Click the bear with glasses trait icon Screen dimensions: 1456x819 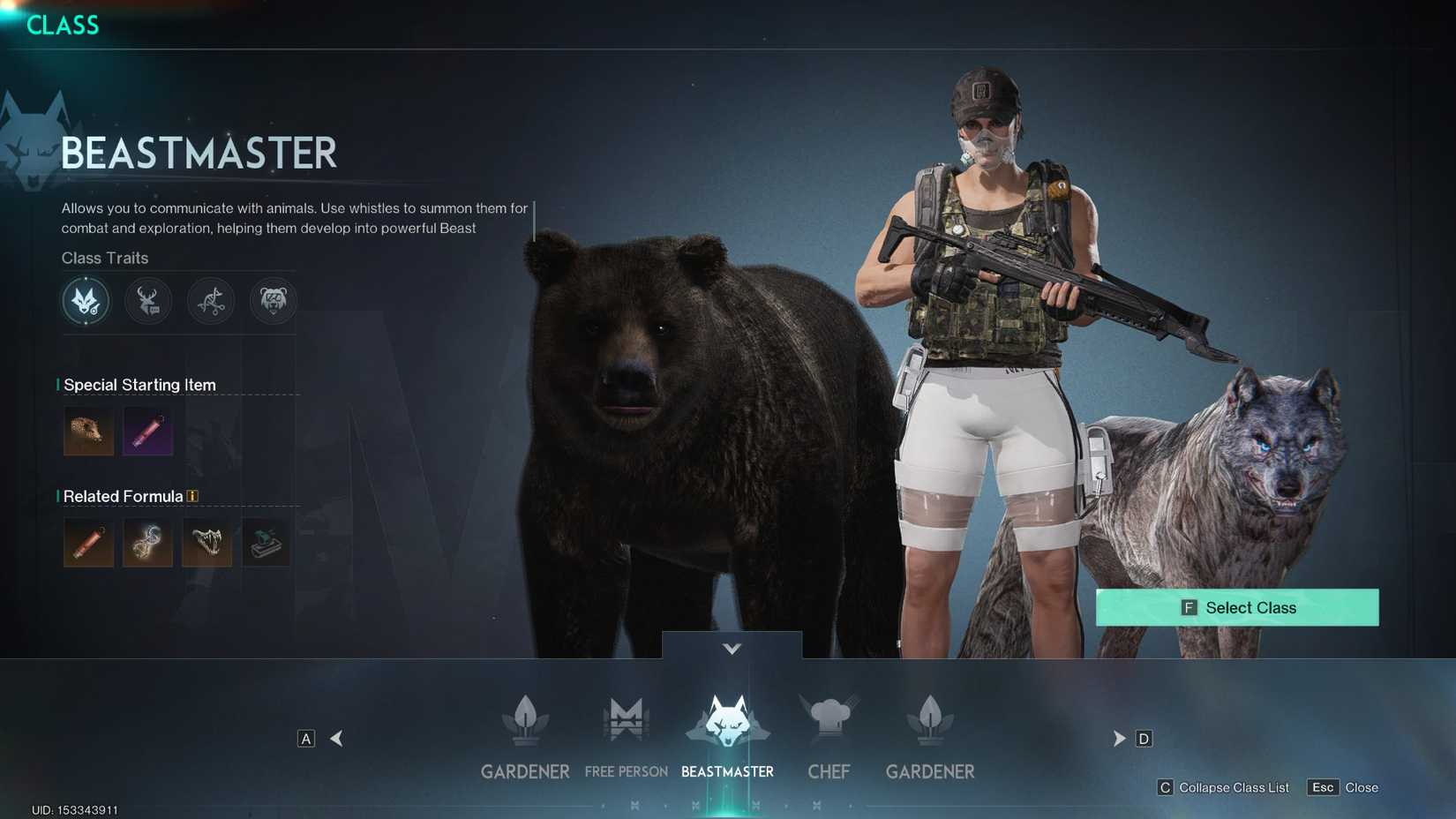click(274, 300)
